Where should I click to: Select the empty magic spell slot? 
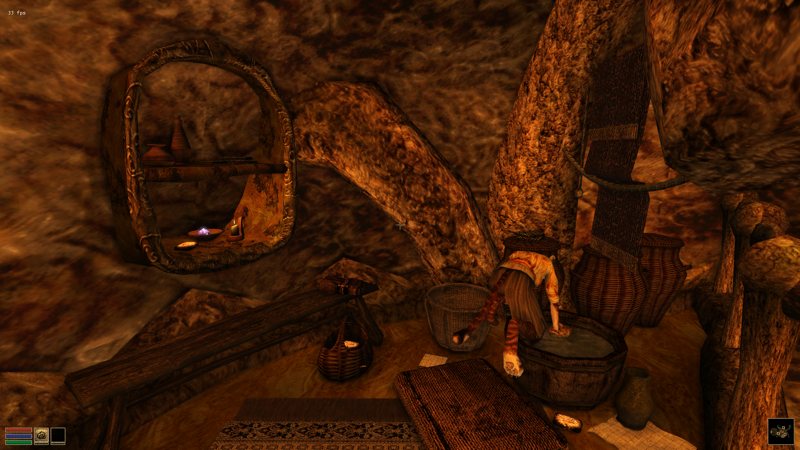pyautogui.click(x=58, y=435)
